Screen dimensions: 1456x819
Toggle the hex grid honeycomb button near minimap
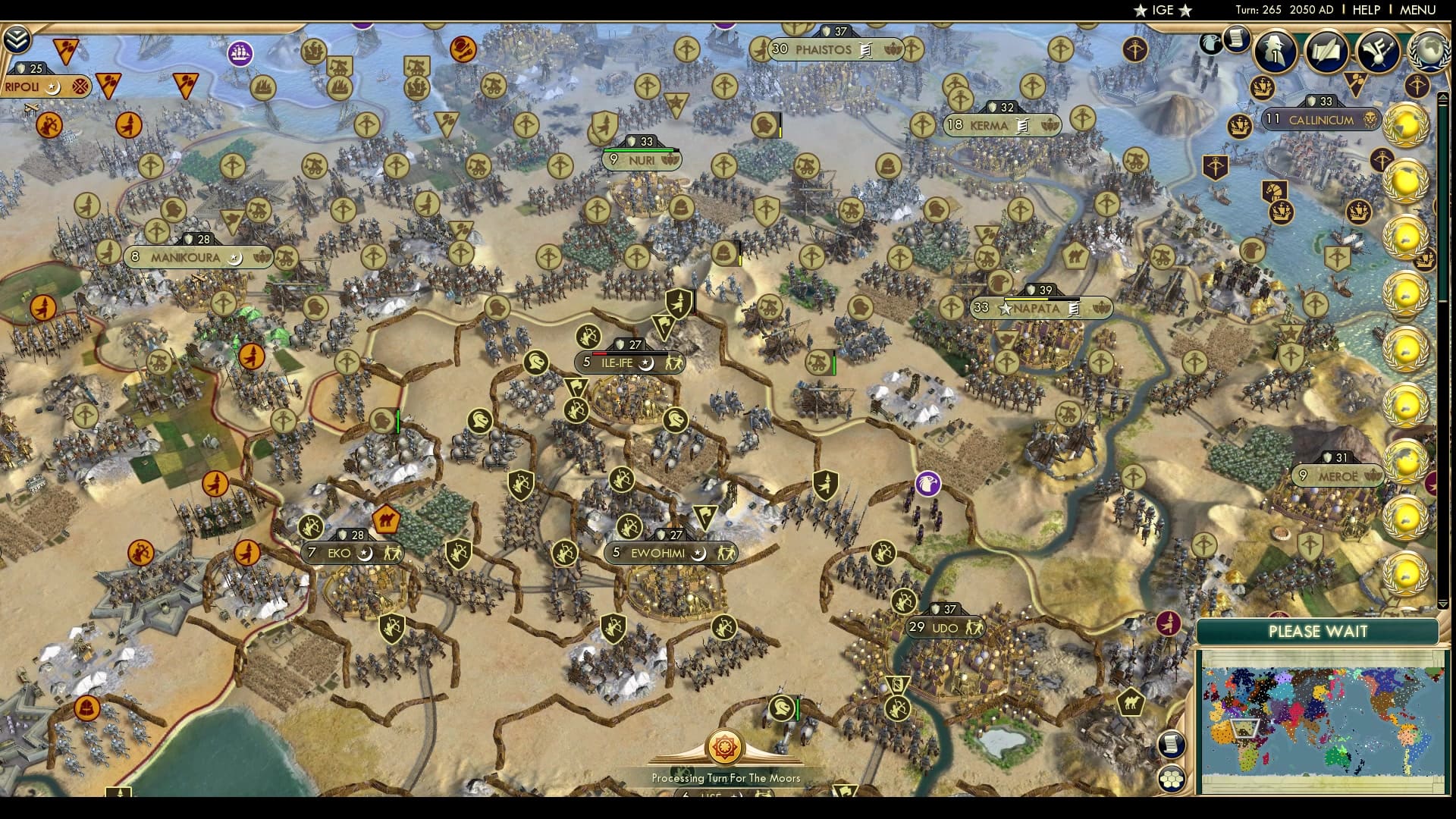[x=1172, y=779]
